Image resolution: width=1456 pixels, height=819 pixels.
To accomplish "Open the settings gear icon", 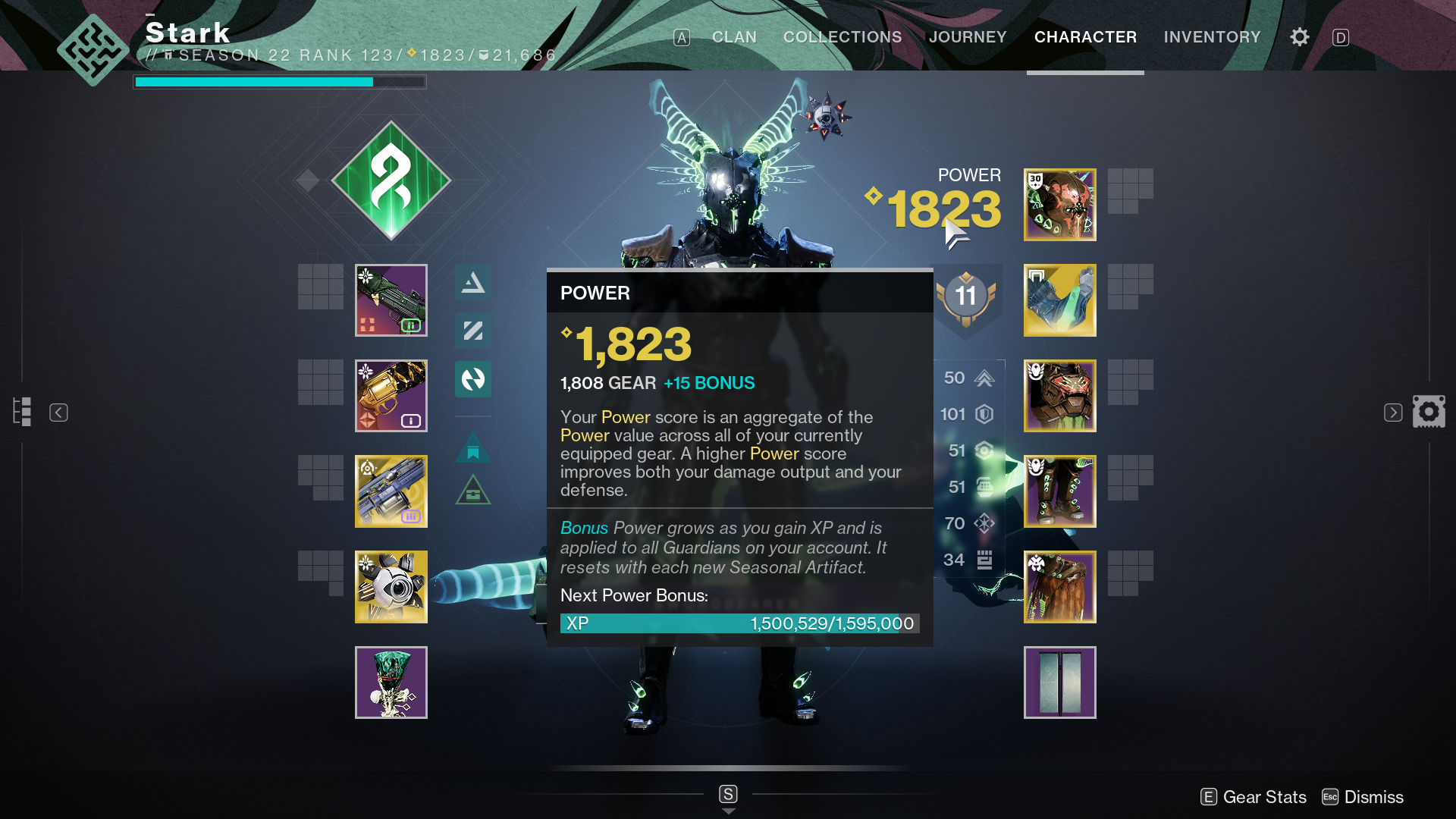I will click(1299, 36).
